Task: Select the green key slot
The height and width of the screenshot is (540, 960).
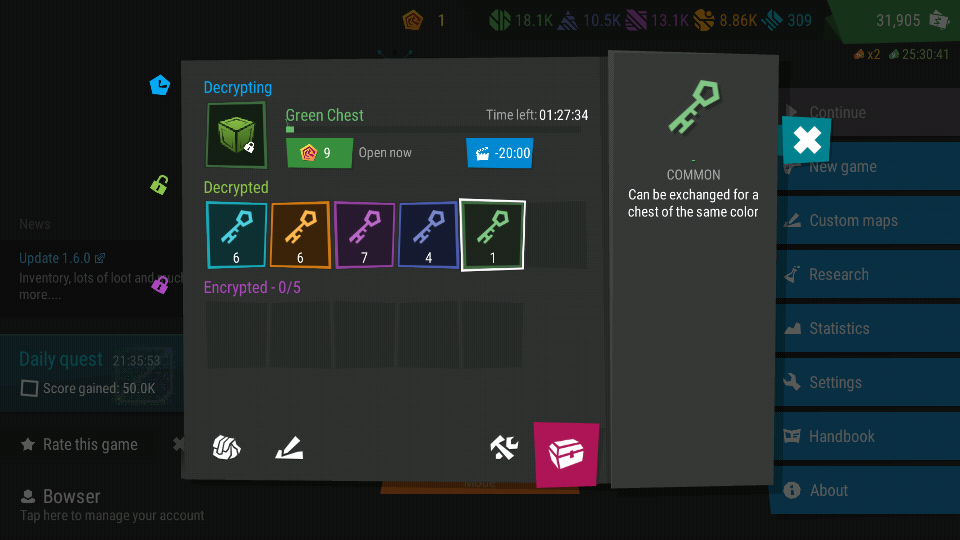Action: 492,235
